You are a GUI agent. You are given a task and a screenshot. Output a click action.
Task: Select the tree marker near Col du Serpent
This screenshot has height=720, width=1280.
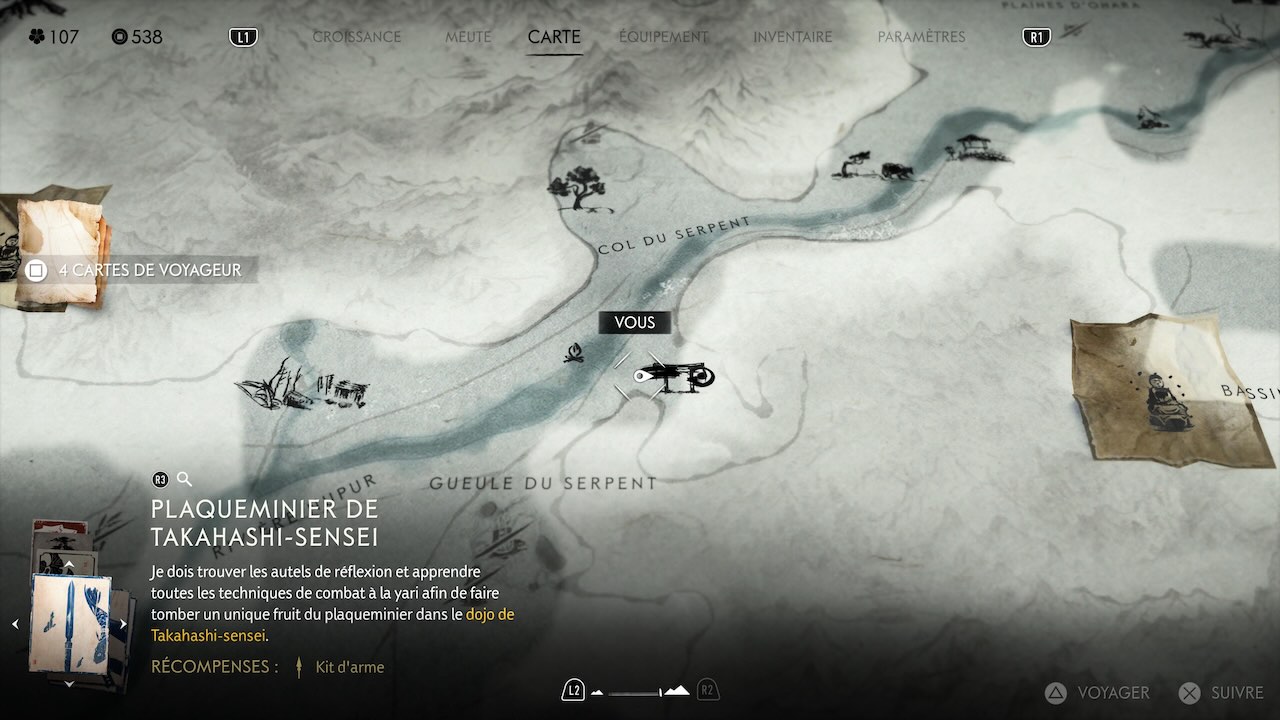pos(578,188)
